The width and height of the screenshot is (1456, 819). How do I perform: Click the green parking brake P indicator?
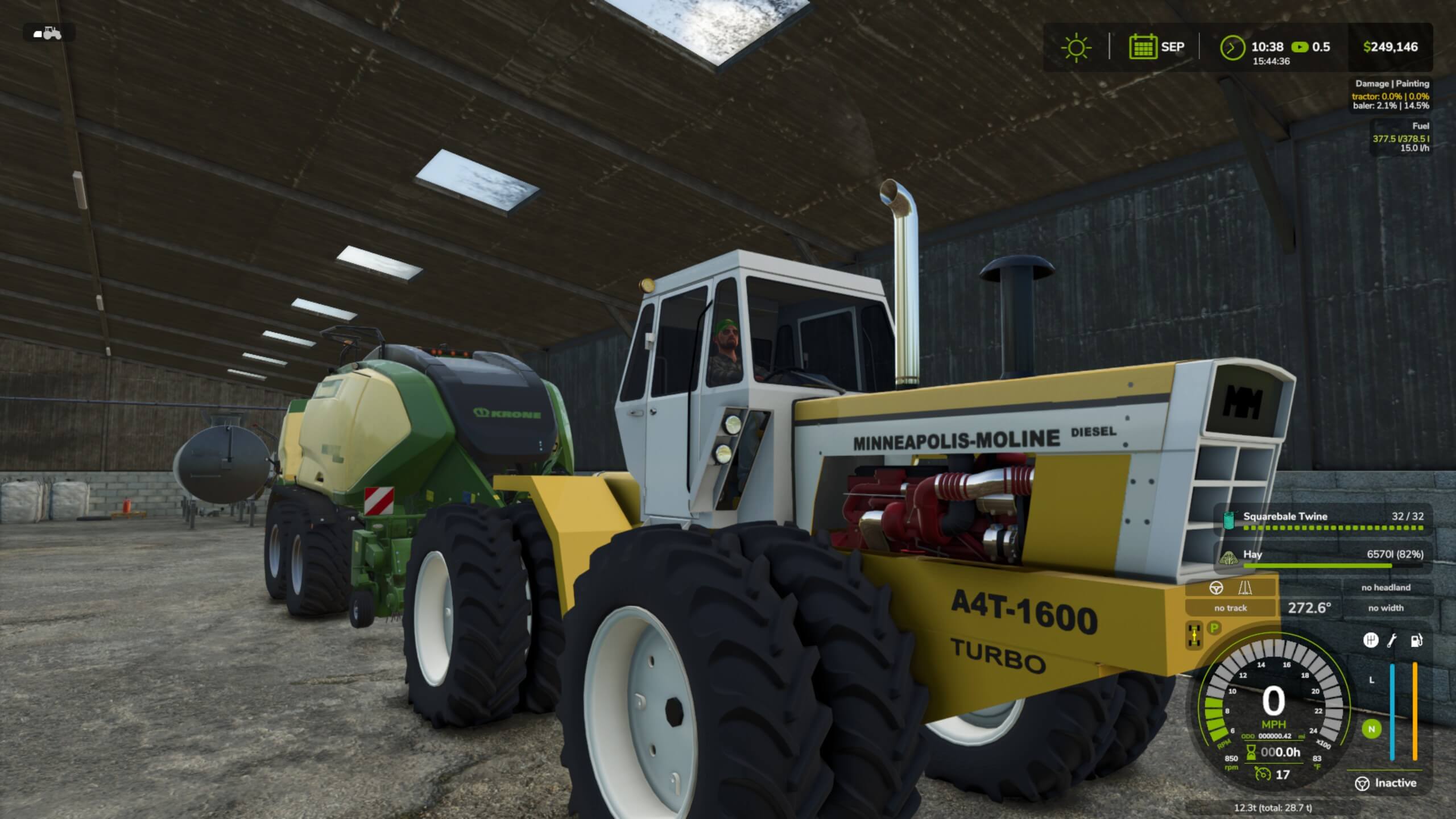(1214, 628)
